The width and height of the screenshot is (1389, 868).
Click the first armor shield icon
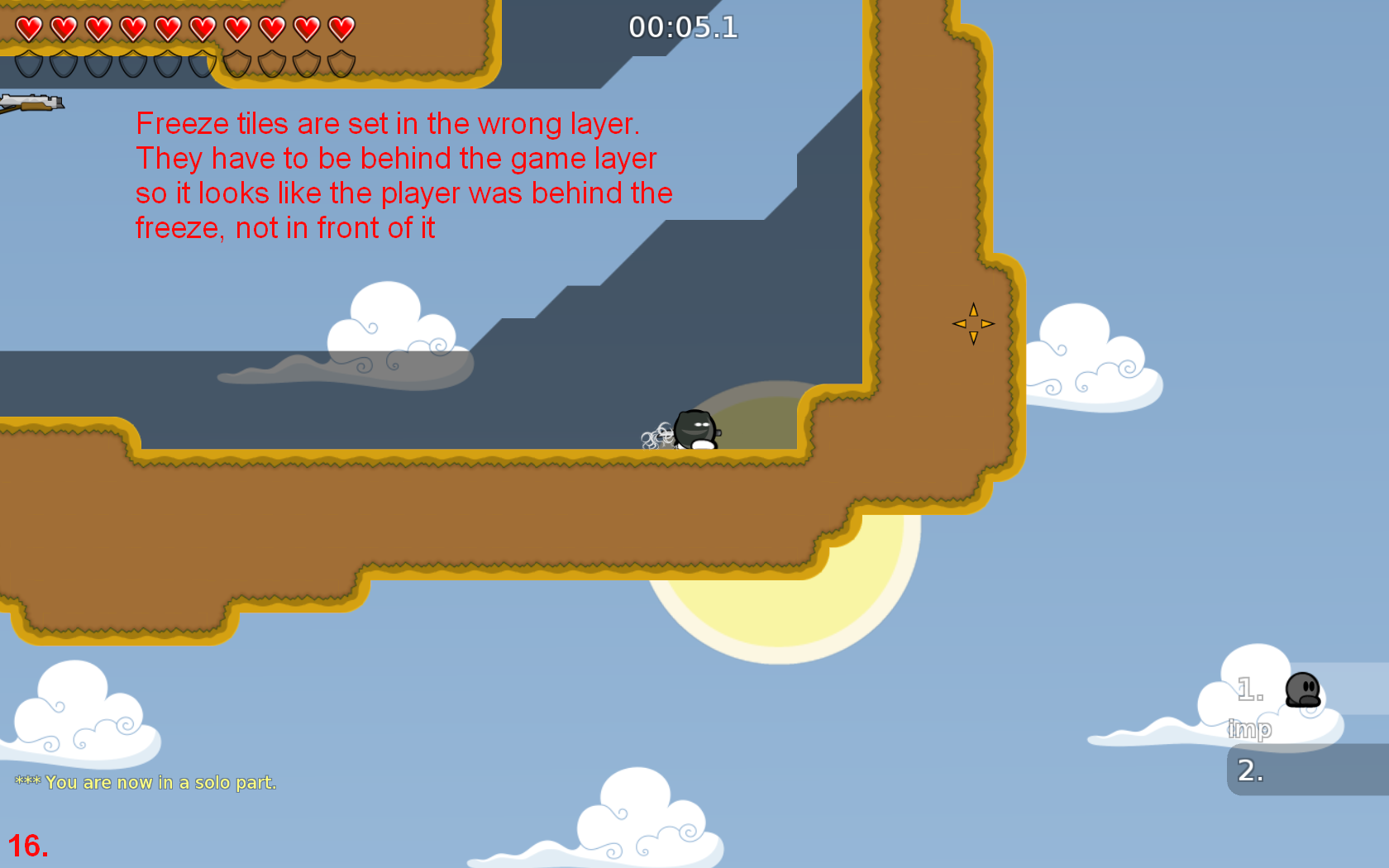click(x=29, y=62)
